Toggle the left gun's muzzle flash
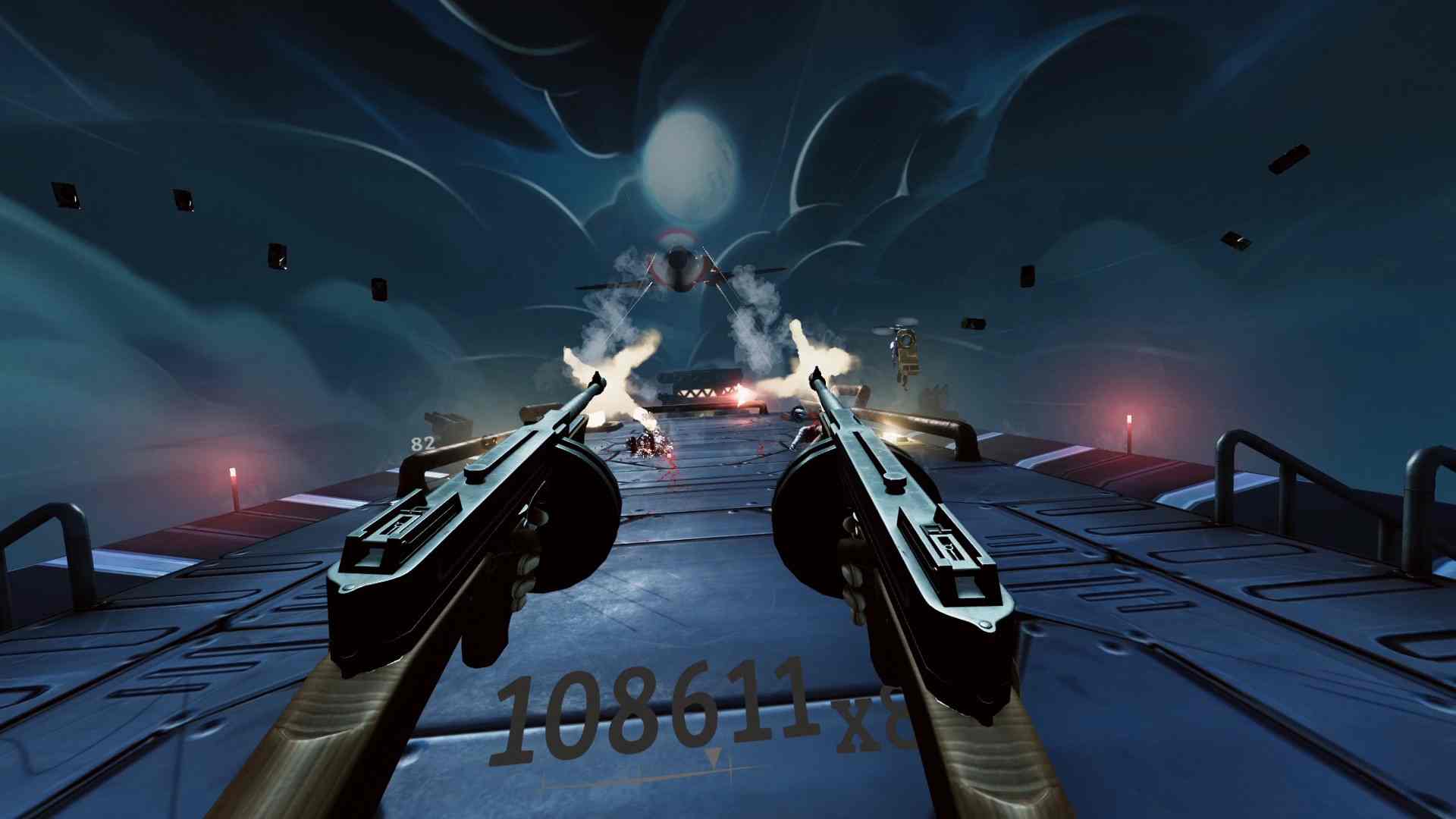 [x=599, y=364]
